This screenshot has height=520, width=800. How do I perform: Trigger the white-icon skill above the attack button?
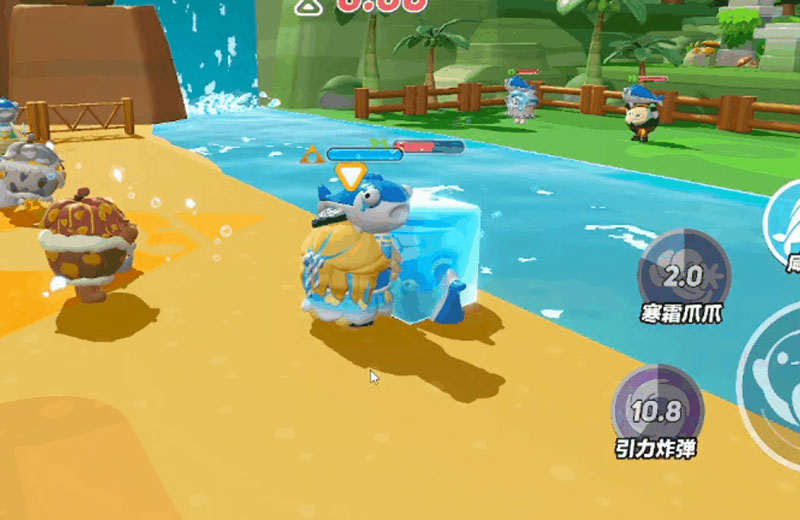[x=785, y=225]
